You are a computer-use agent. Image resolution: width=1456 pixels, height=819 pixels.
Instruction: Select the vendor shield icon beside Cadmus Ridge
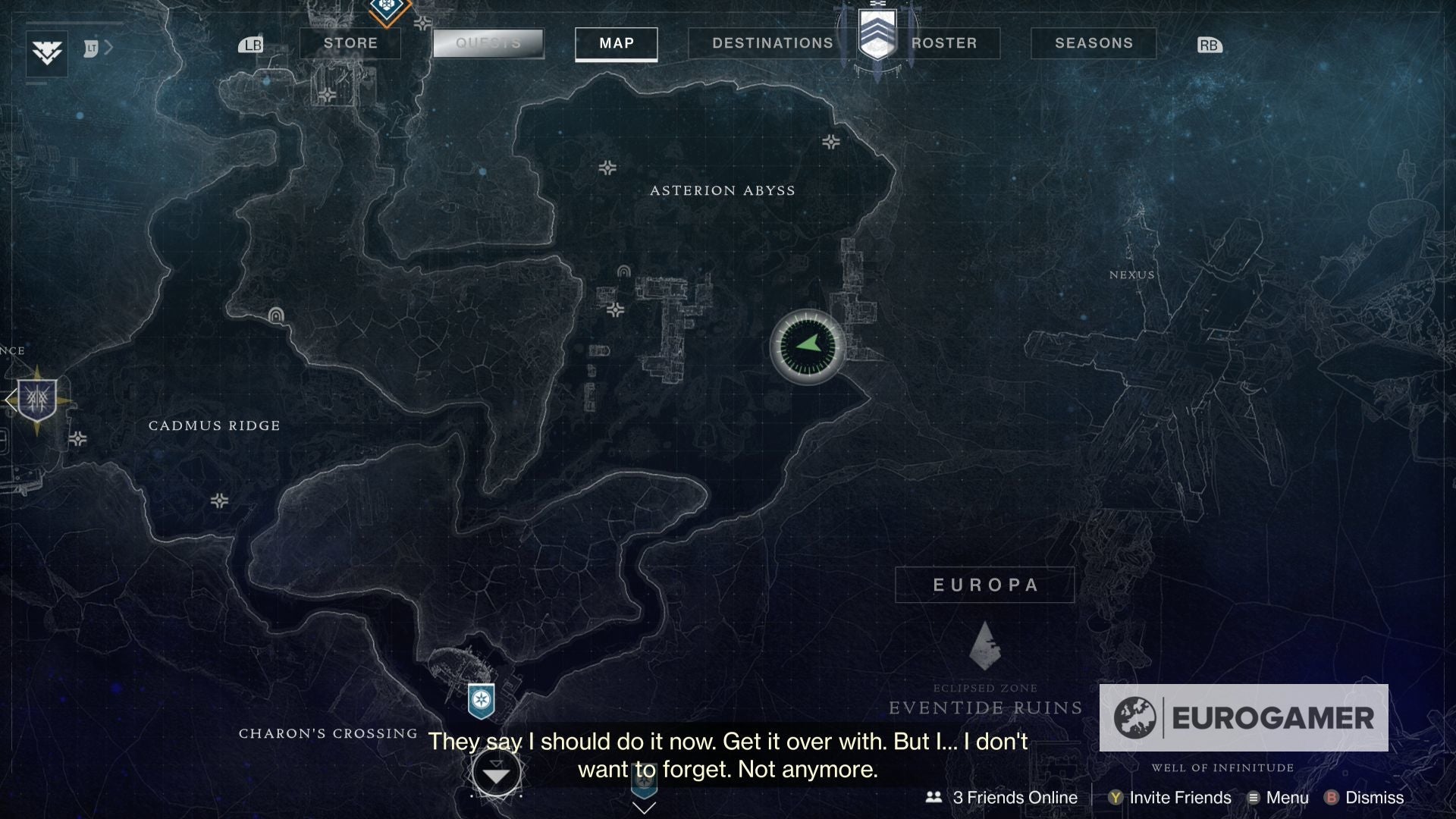coord(37,400)
